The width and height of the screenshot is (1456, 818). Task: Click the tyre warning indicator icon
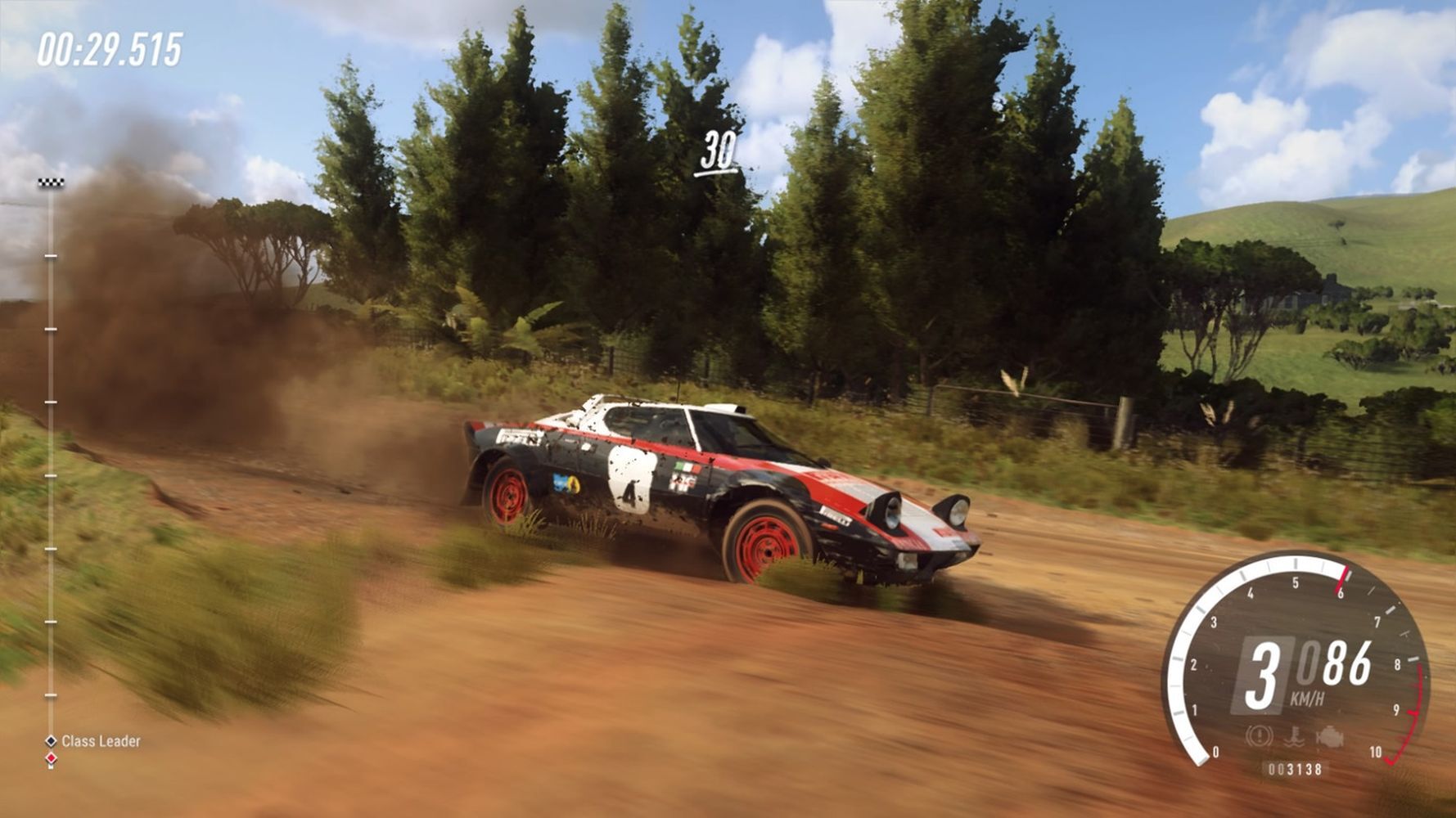(1259, 736)
